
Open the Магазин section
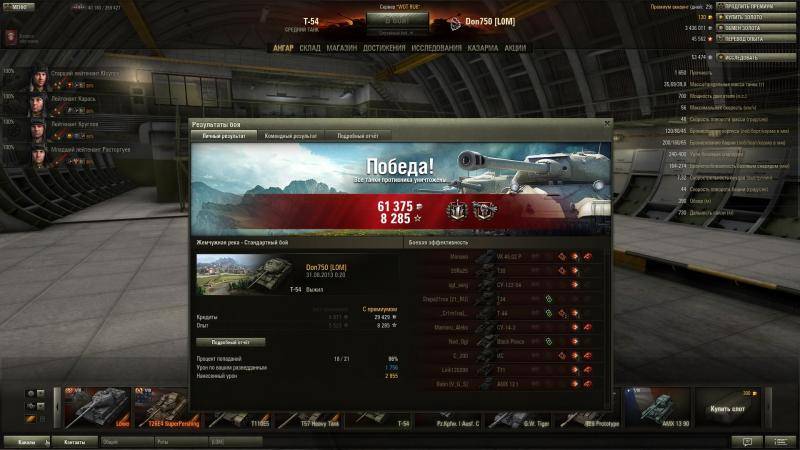(342, 47)
